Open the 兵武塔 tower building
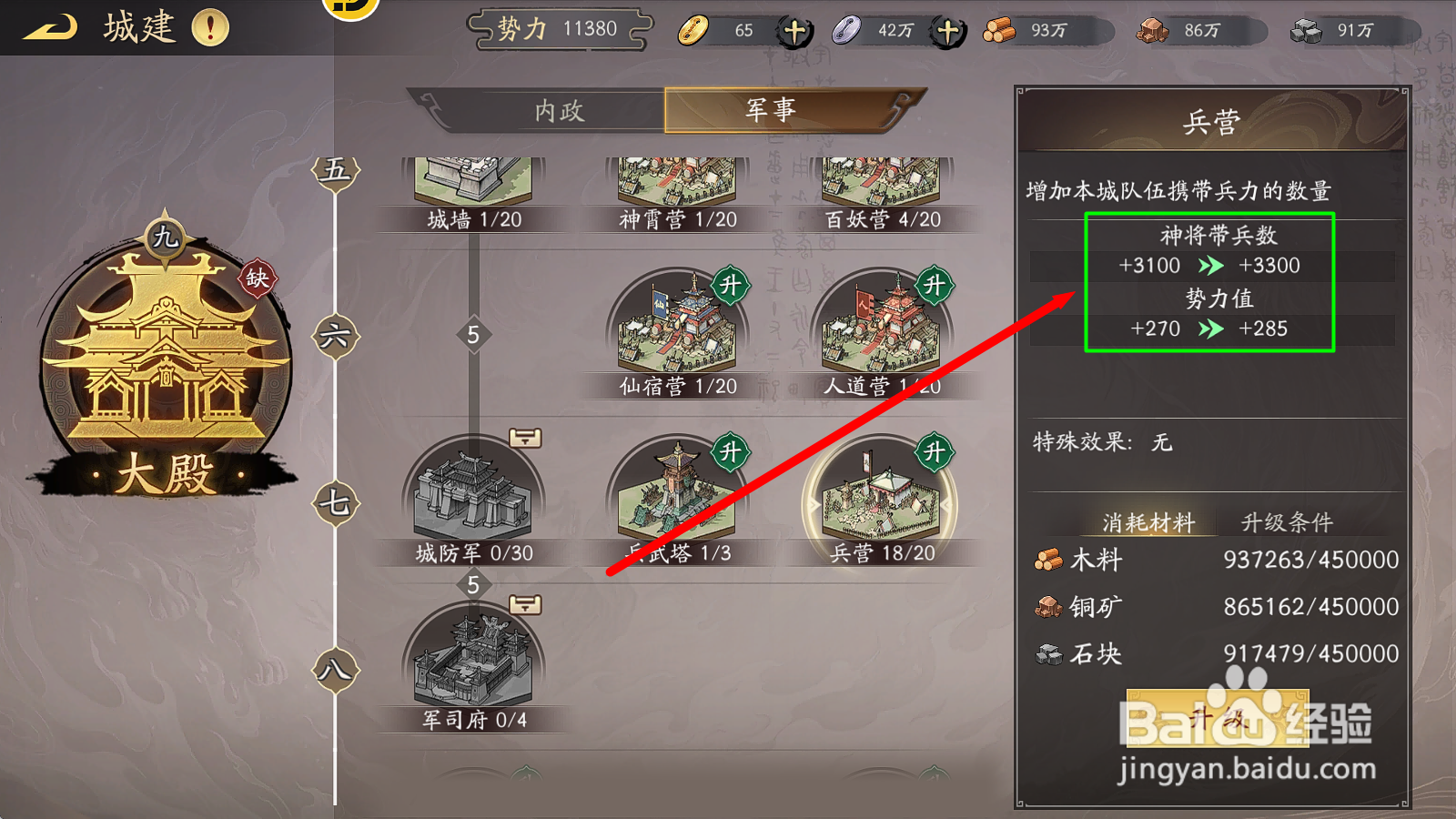Image resolution: width=1456 pixels, height=819 pixels. 673,496
